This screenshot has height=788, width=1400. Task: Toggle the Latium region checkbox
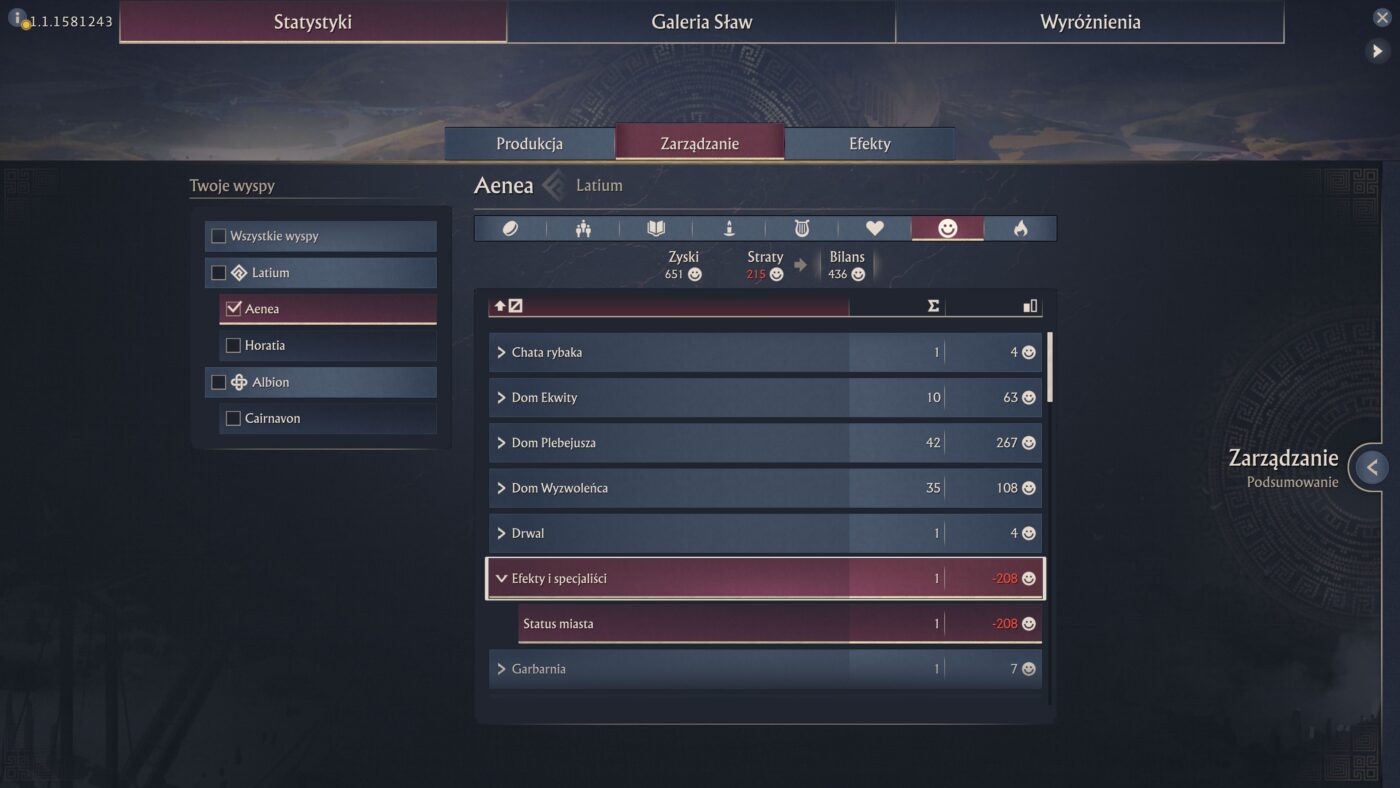pos(219,273)
